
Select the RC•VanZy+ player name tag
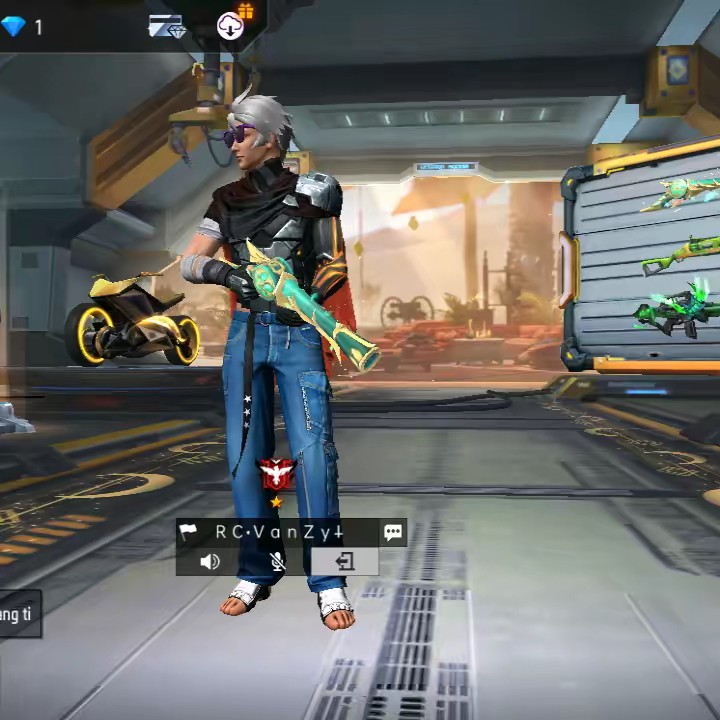click(279, 533)
